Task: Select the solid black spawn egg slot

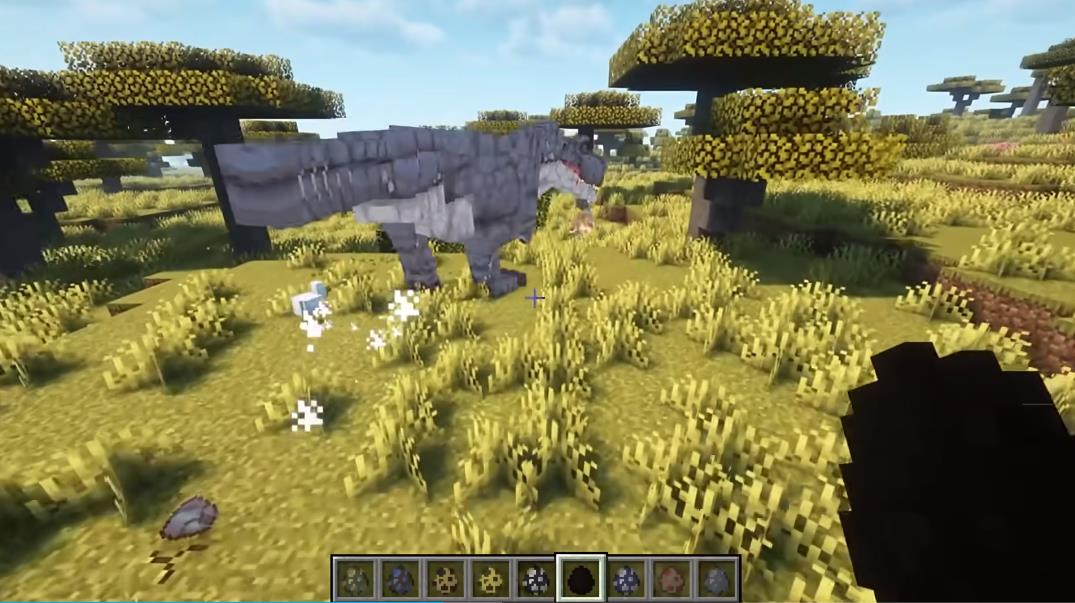Action: point(580,578)
